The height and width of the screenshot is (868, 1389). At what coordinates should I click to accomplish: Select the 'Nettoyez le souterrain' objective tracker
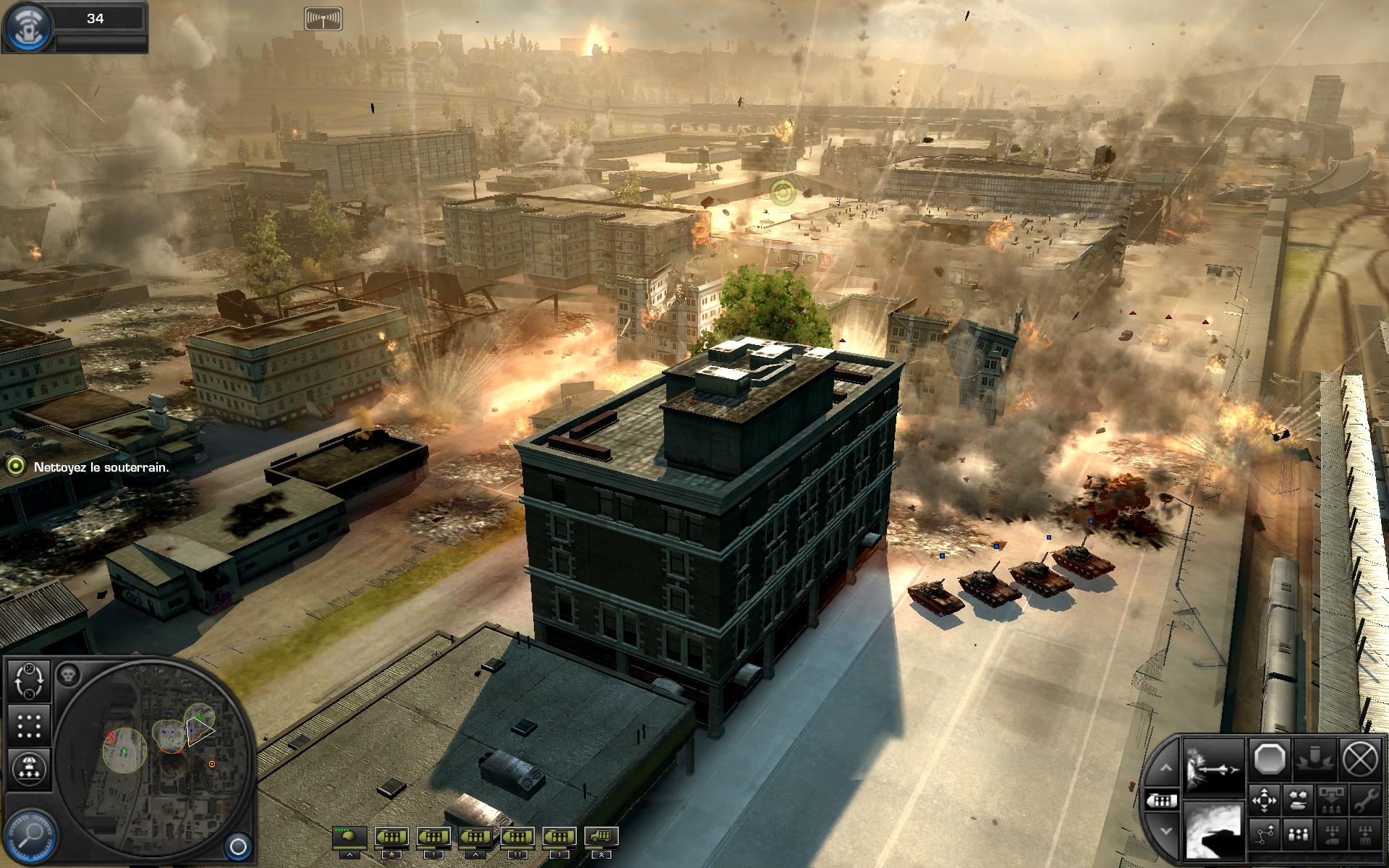point(101,467)
